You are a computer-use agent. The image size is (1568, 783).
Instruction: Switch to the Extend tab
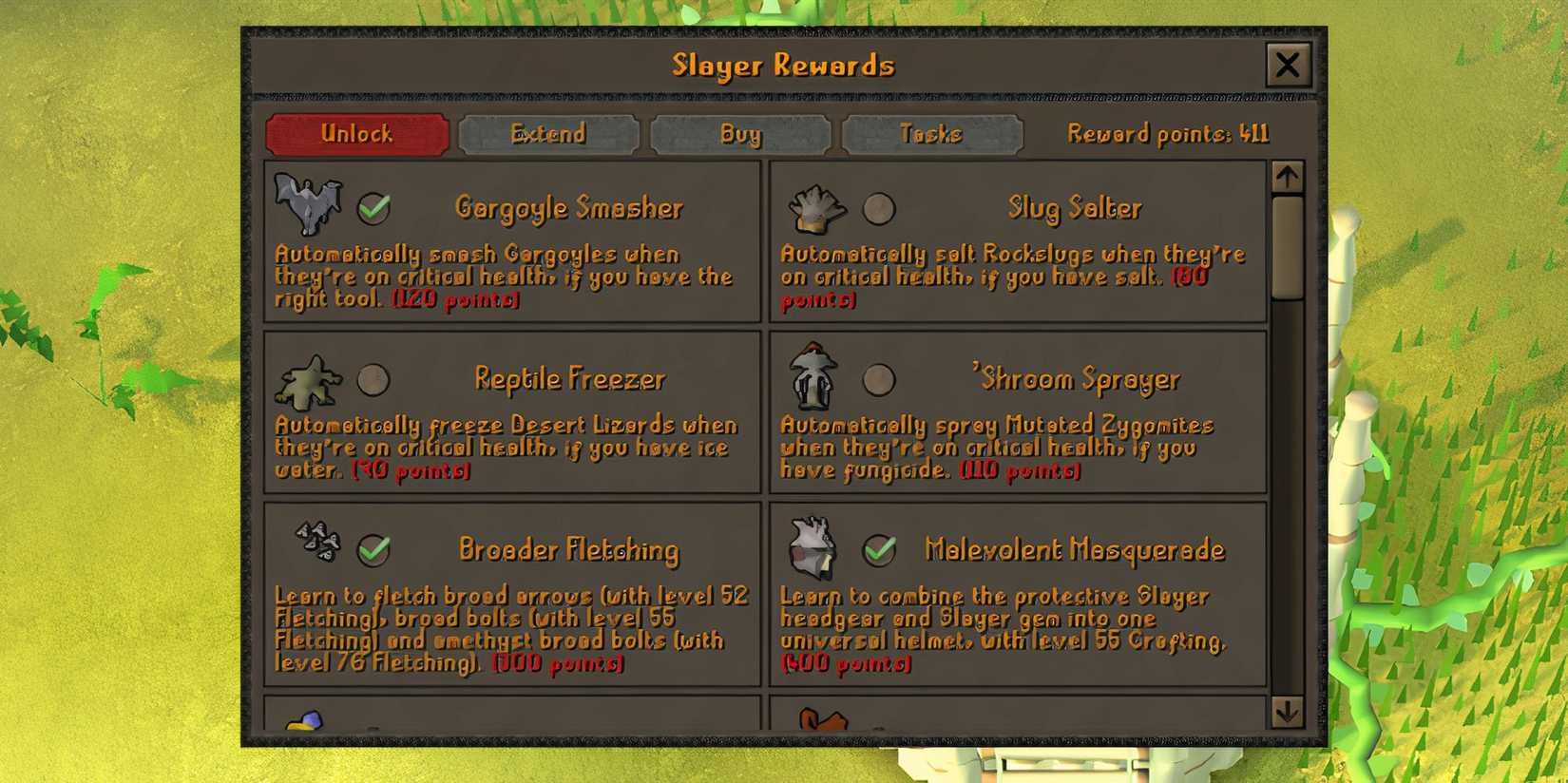(548, 134)
